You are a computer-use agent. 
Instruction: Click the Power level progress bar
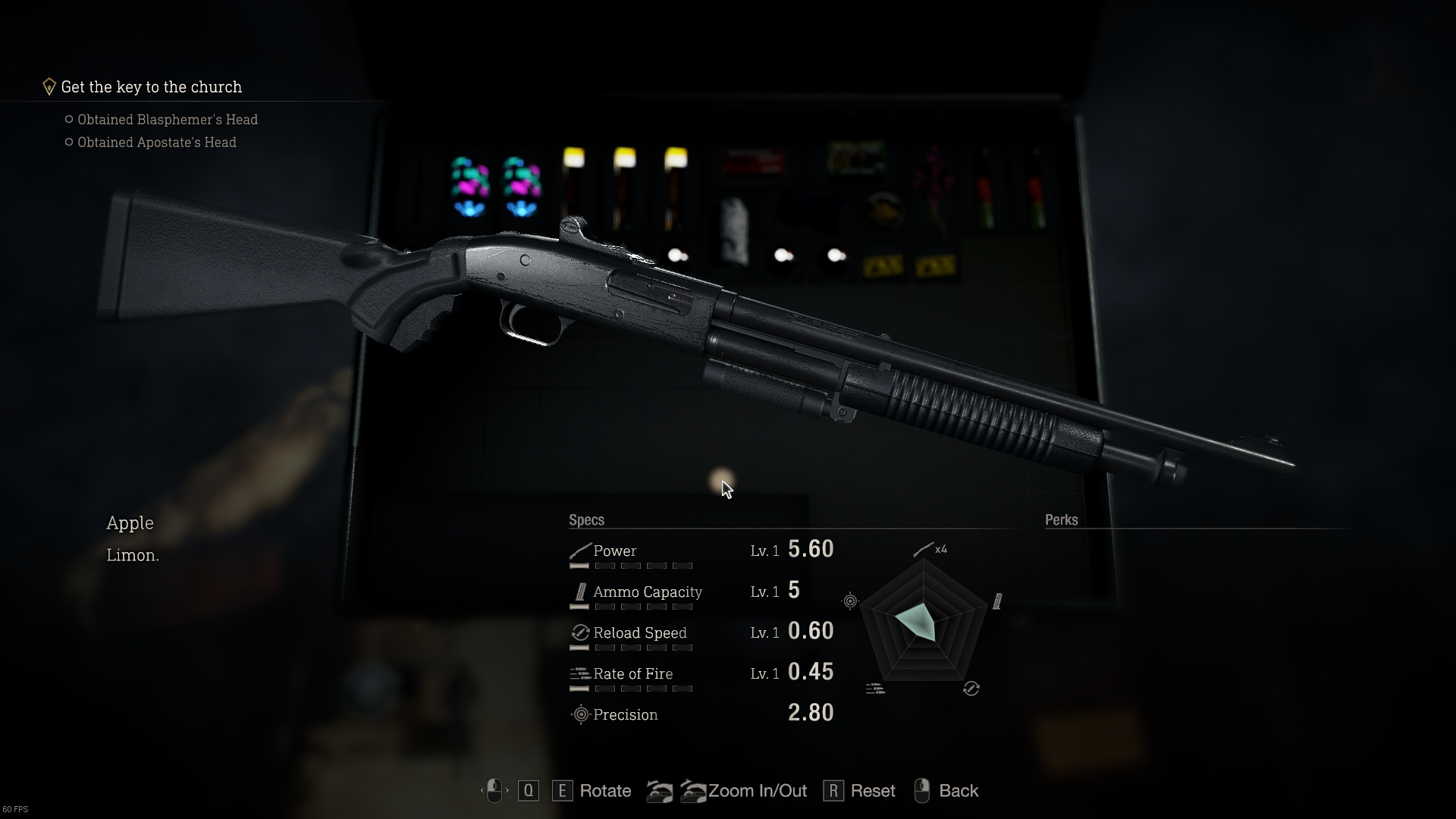tap(632, 566)
